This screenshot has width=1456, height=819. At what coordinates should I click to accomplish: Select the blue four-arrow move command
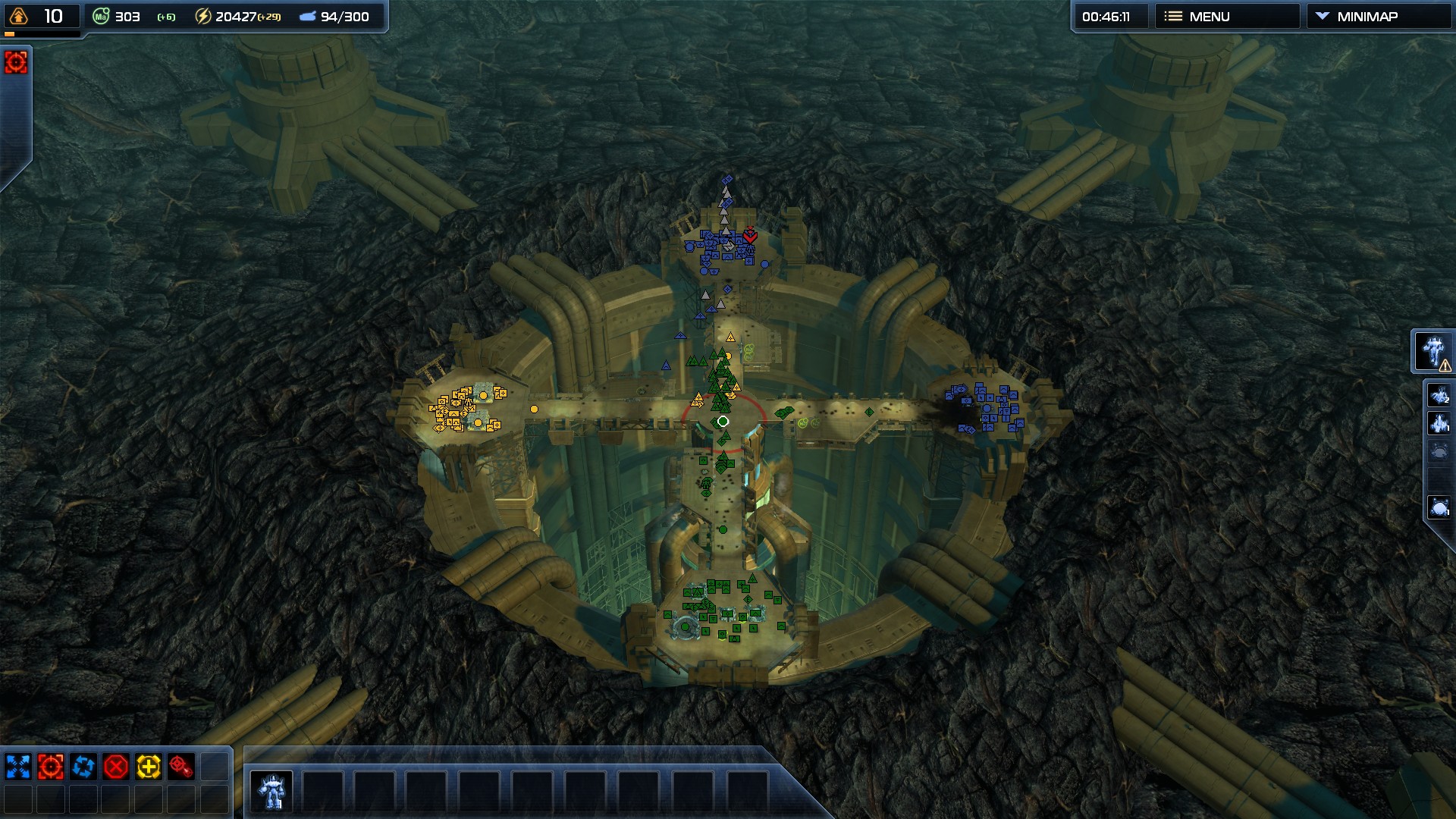pos(18,767)
